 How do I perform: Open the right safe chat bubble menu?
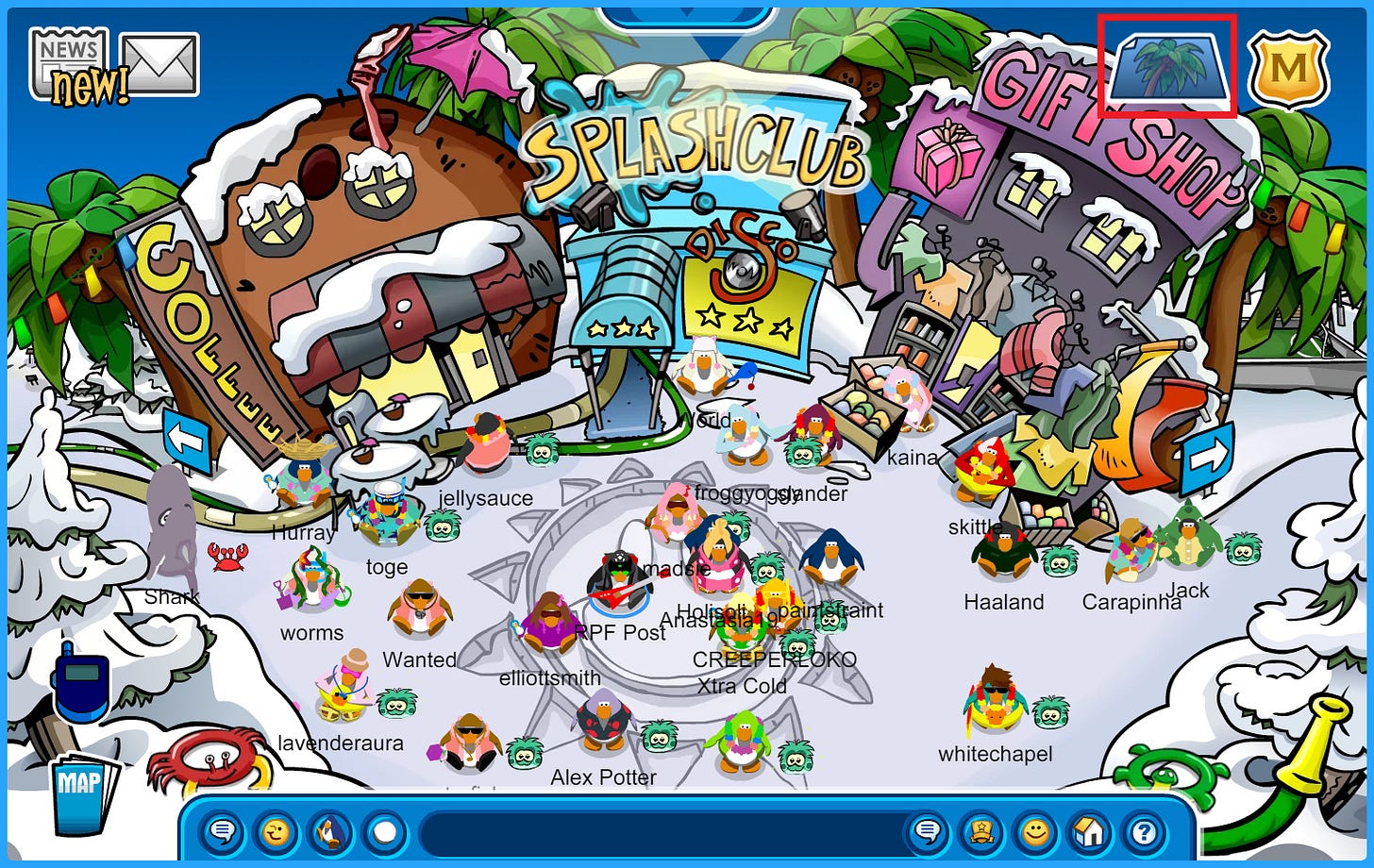[929, 833]
